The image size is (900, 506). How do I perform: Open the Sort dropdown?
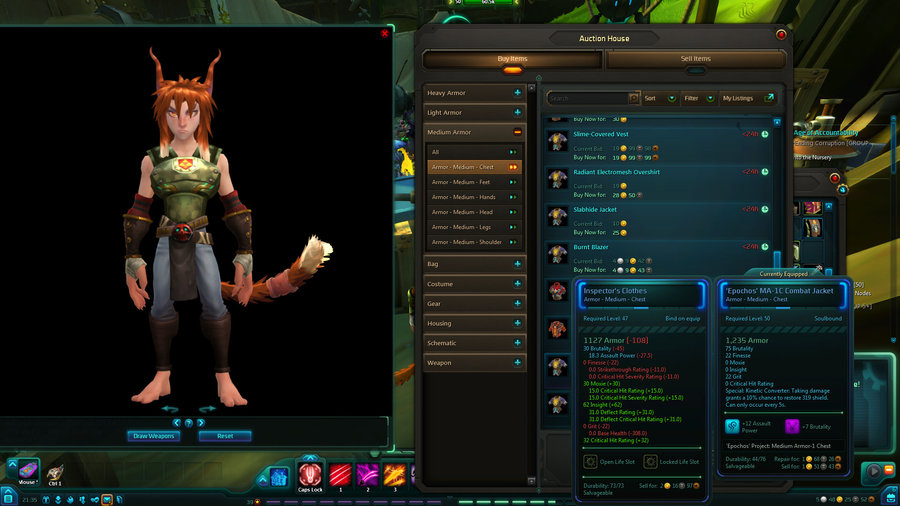tap(656, 98)
